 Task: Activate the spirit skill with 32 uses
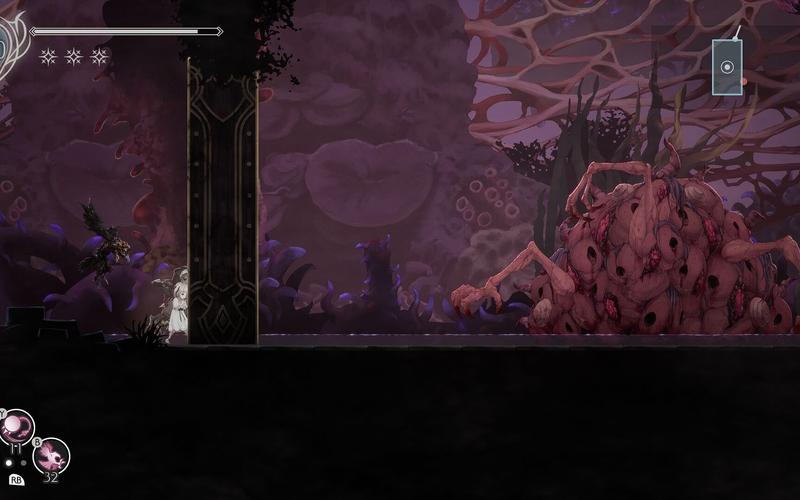(51, 456)
